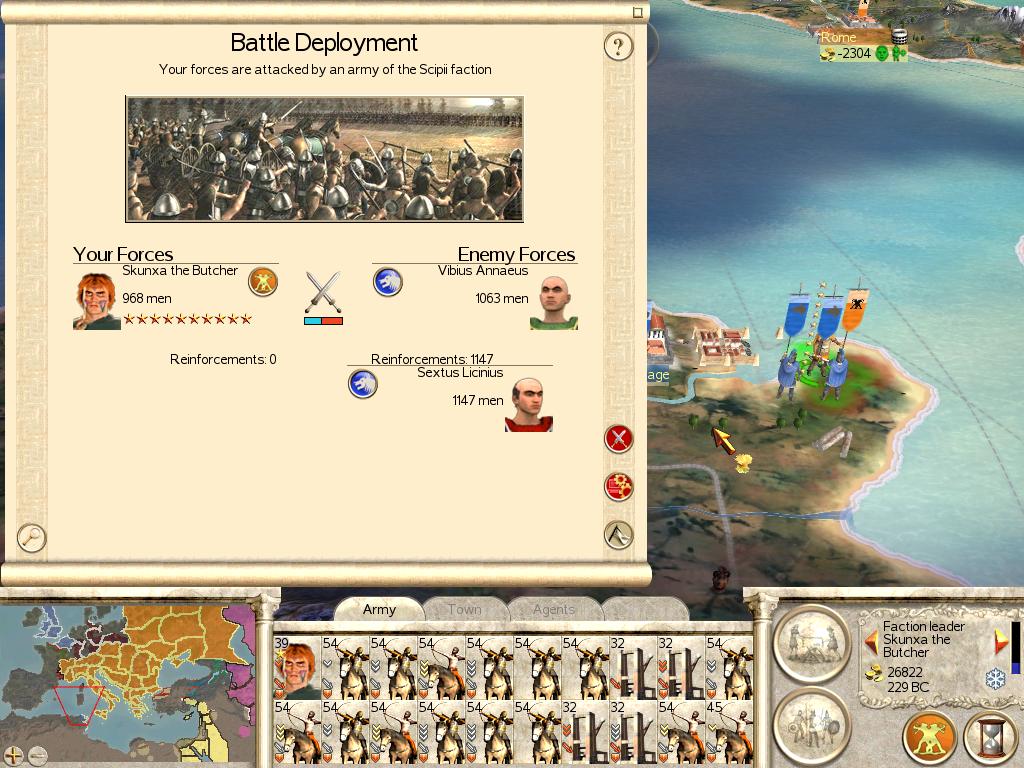This screenshot has height=768, width=1024.
Task: Click Sextus Licinius's portrait
Action: (x=528, y=404)
